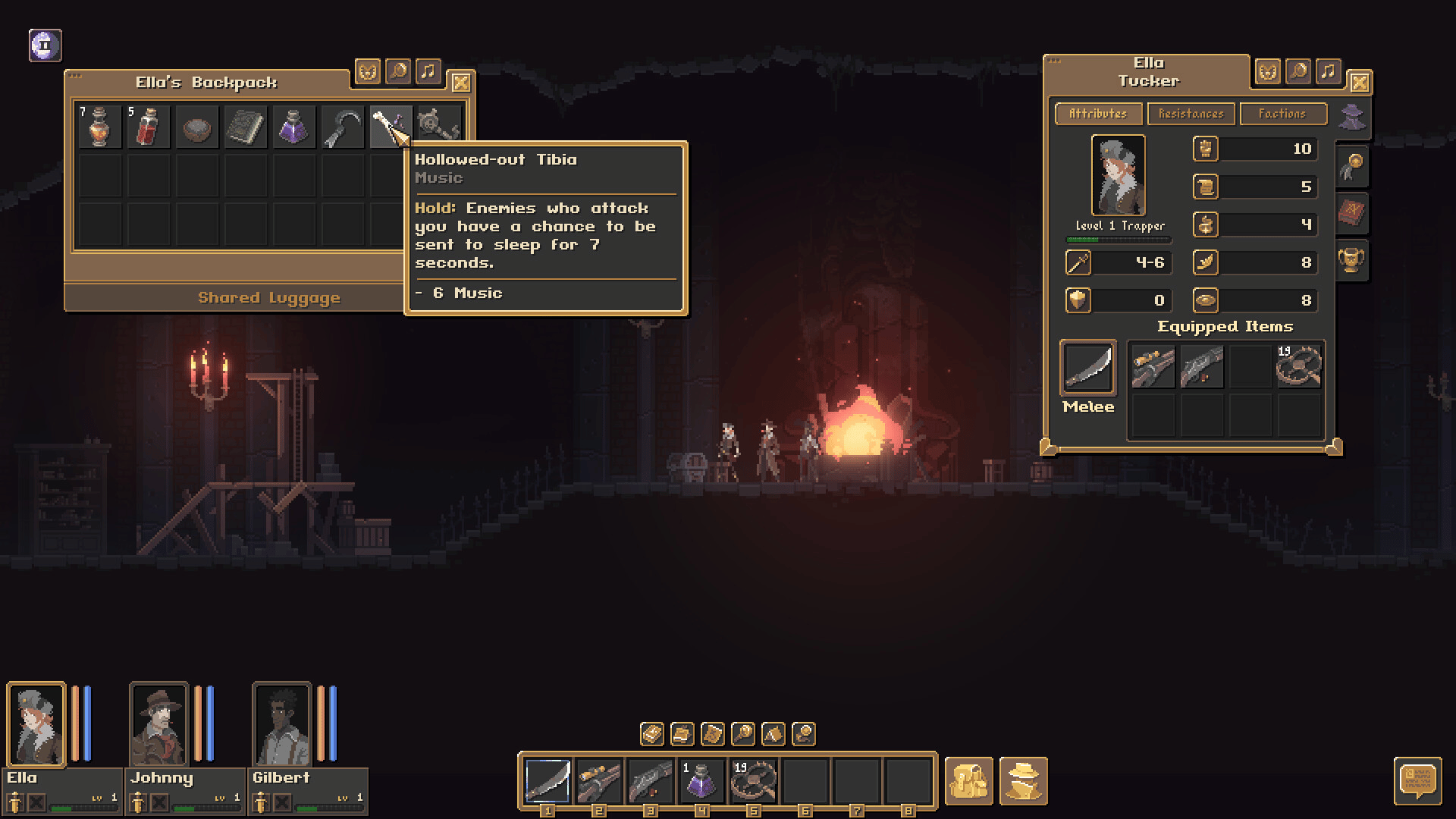Choose Ella's portrait in party bar
This screenshot has height=819, width=1456.
click(x=36, y=725)
